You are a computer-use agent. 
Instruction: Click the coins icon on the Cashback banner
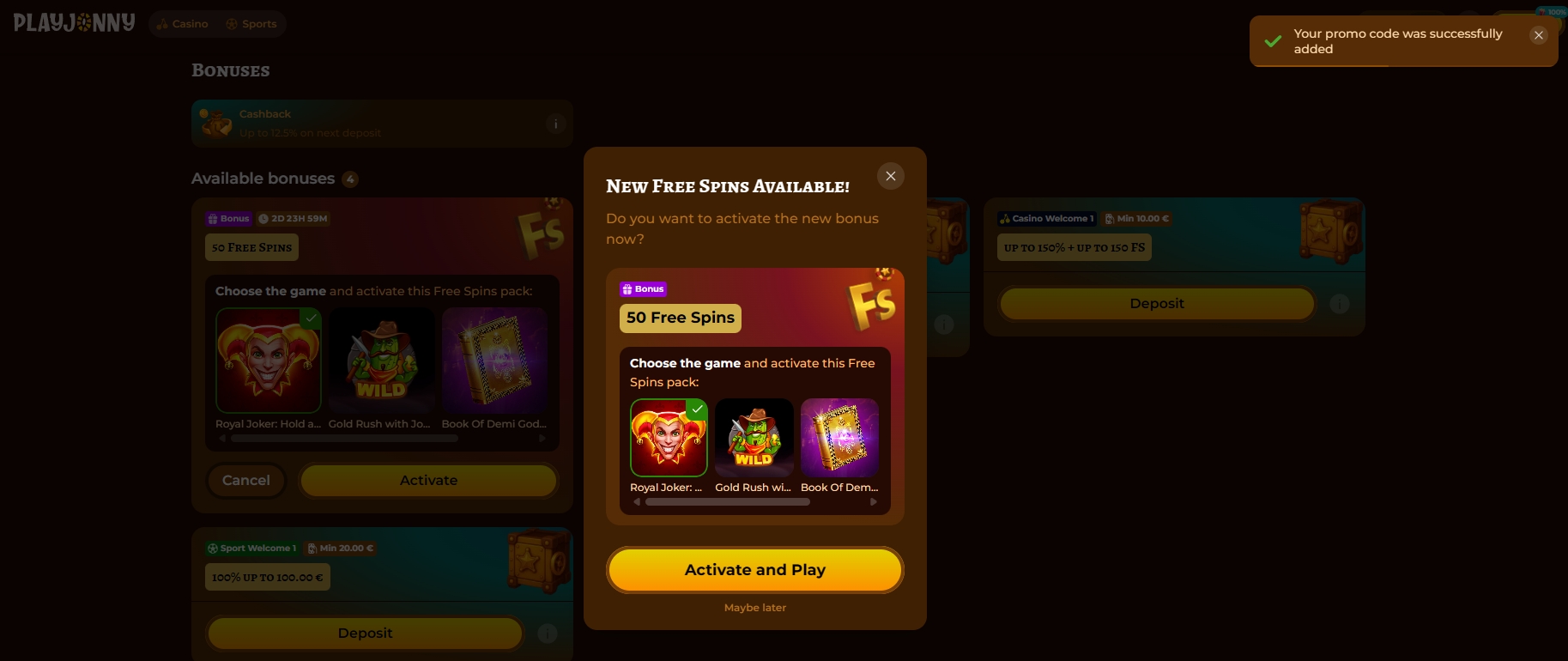click(x=215, y=123)
